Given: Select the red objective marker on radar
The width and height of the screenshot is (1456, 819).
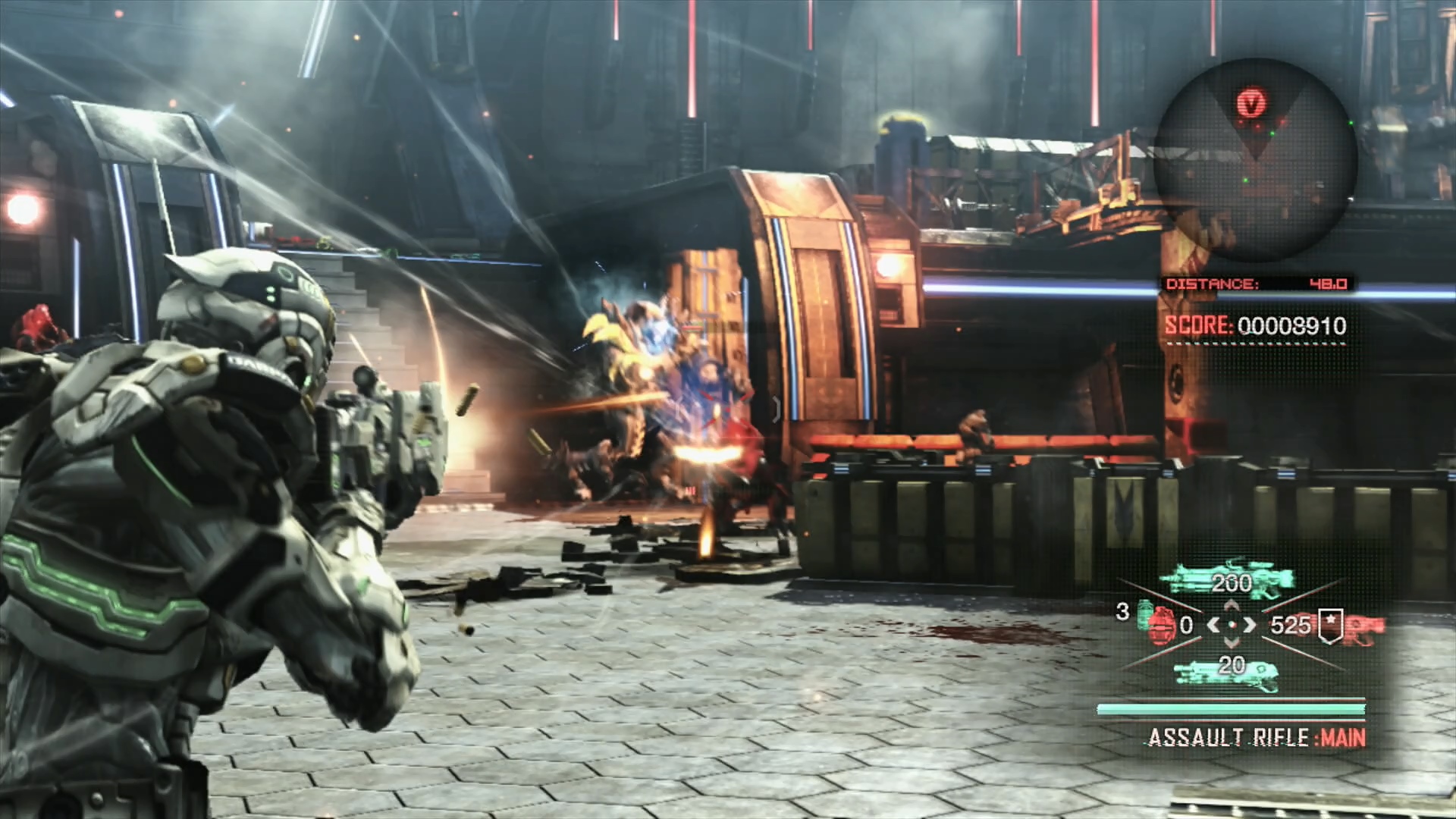Looking at the screenshot, I should tap(1252, 102).
